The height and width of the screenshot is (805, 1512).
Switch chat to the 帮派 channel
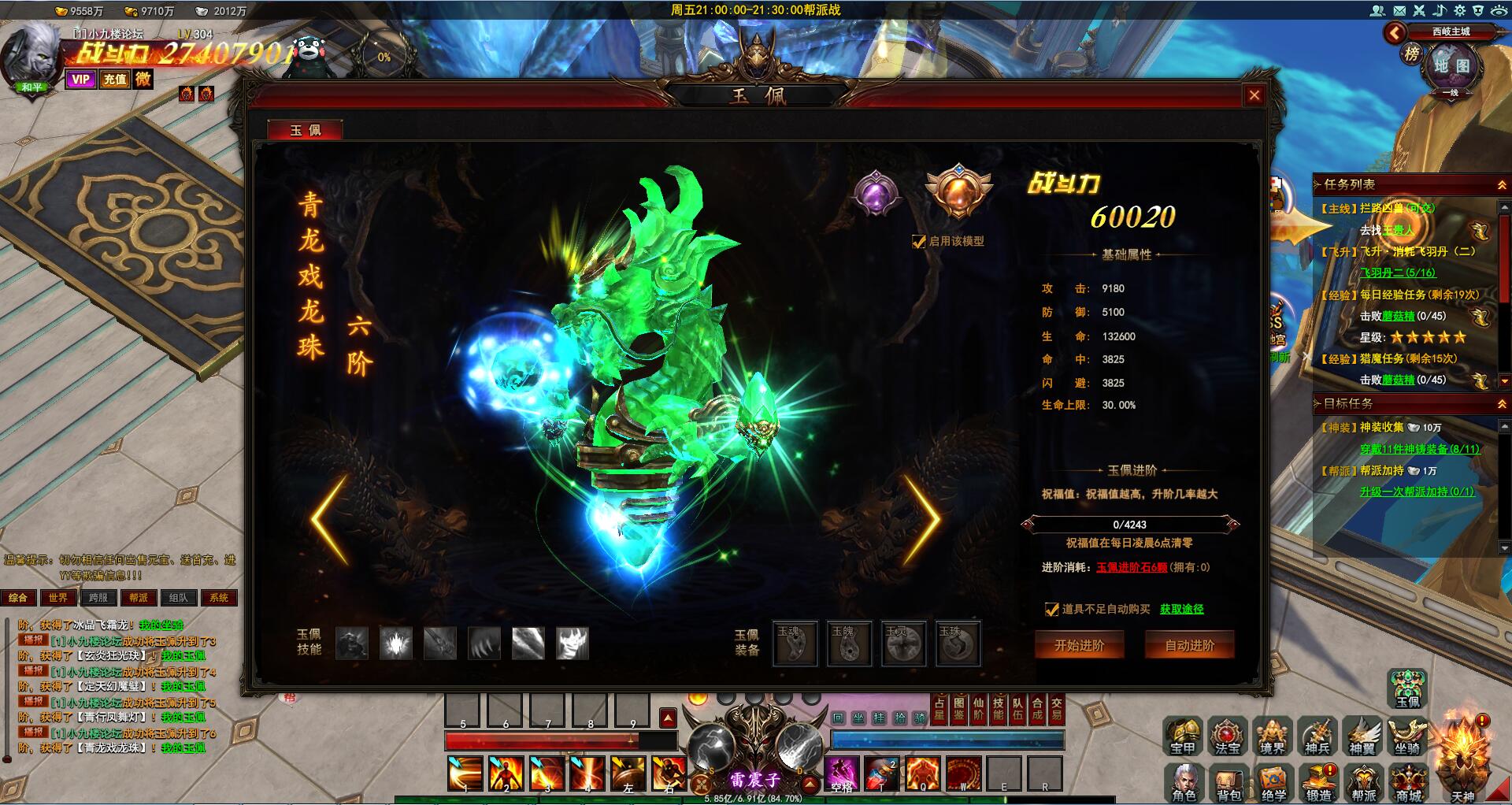[x=139, y=598]
